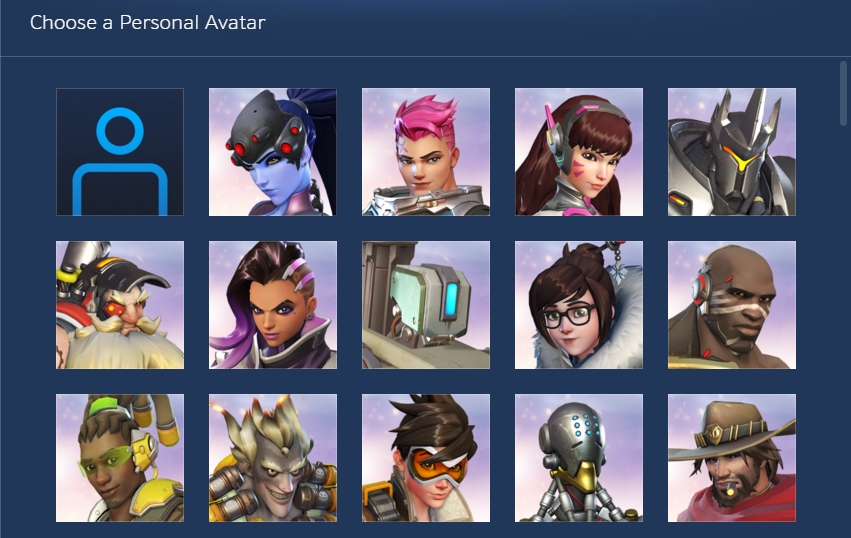Click the avatar list scrollbar
The height and width of the screenshot is (538, 851).
click(842, 92)
